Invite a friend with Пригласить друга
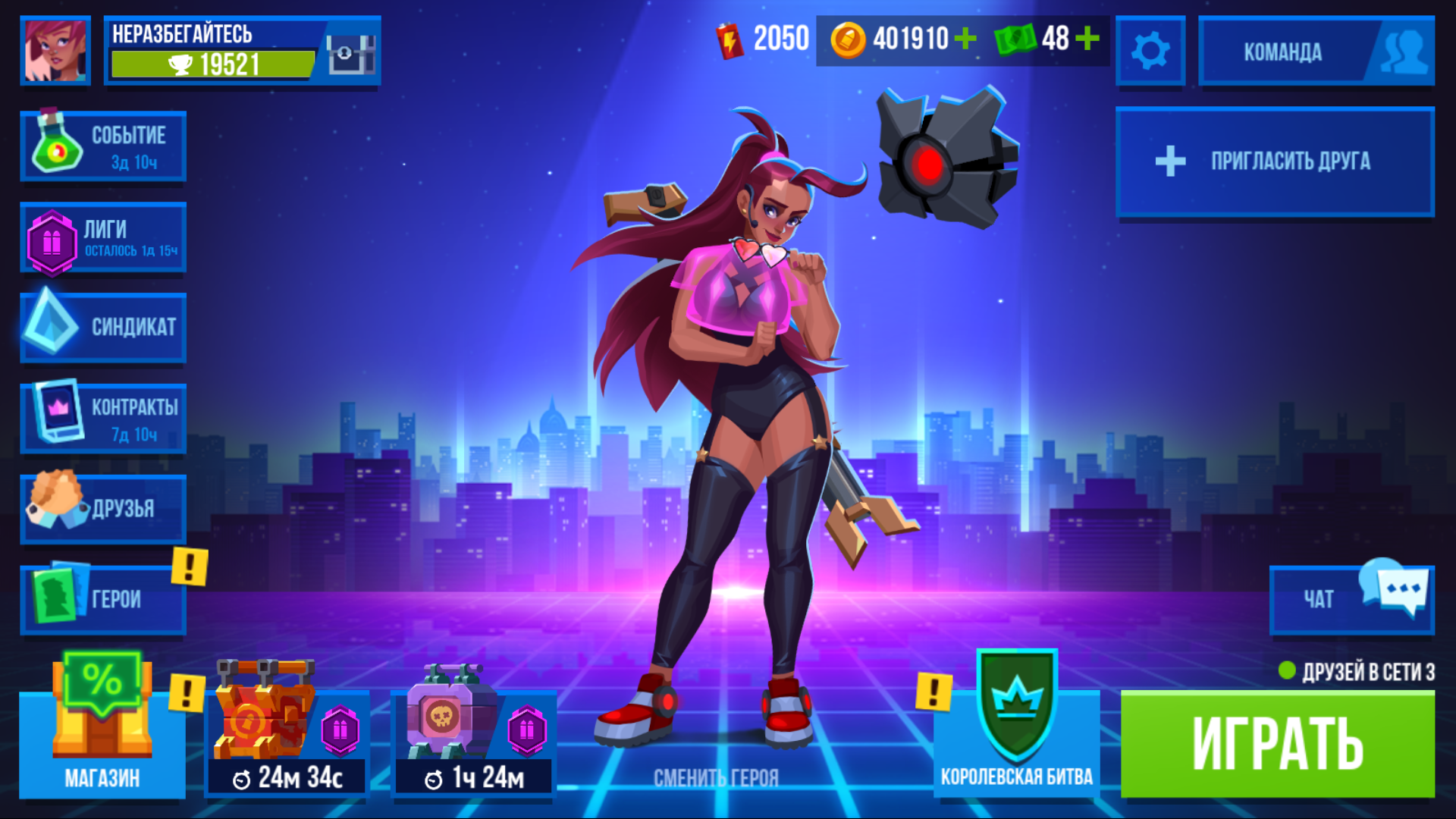The height and width of the screenshot is (819, 1456). click(1275, 162)
